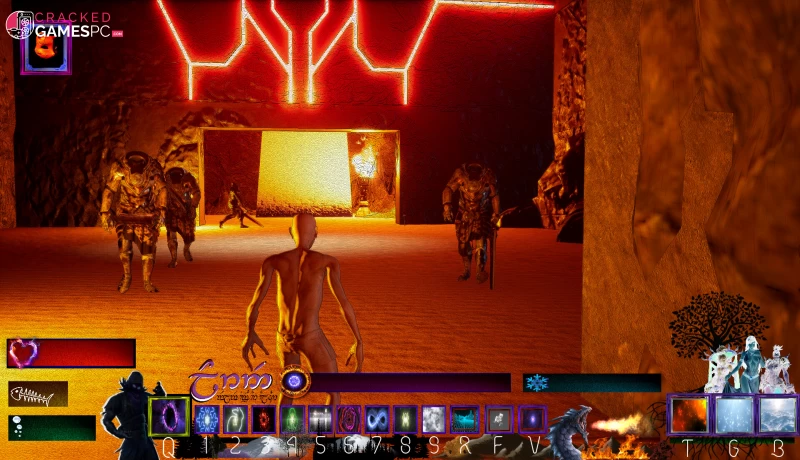This screenshot has height=460, width=800.
Task: Activate the purple portal ability on Q
Action: [x=168, y=416]
